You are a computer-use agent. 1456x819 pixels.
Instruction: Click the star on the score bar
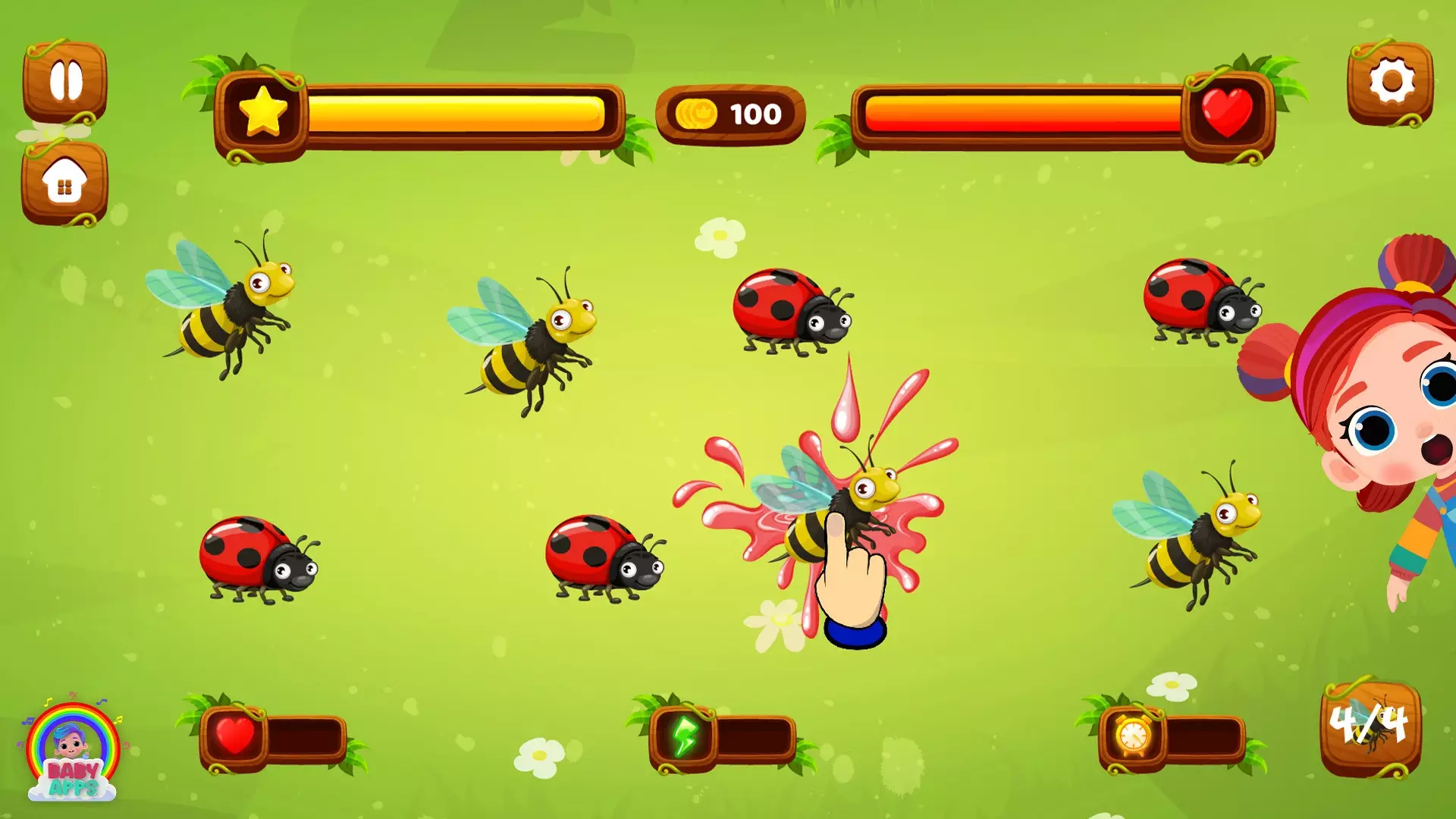click(x=262, y=111)
